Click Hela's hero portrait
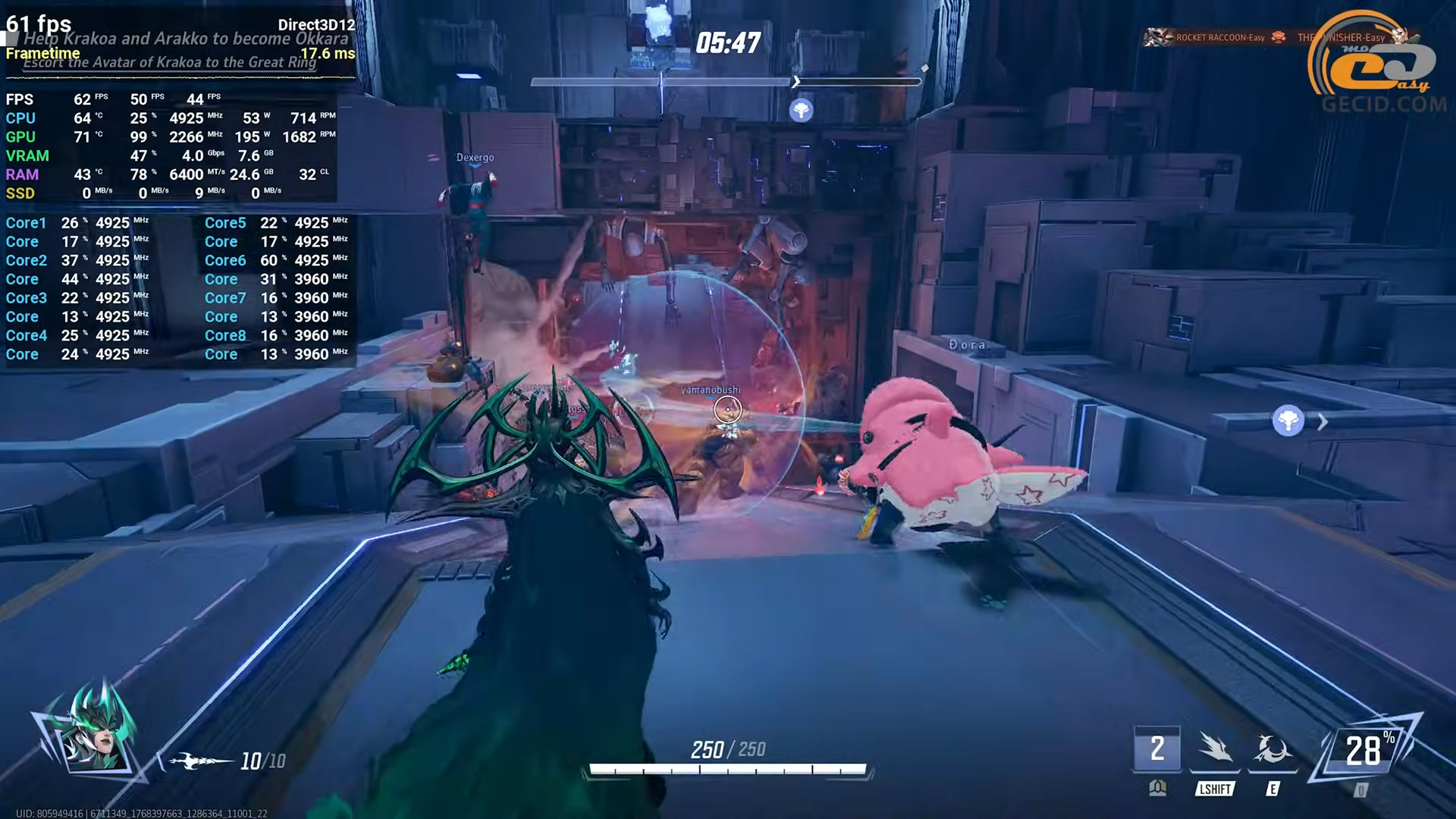This screenshot has width=1456, height=819. pyautogui.click(x=95, y=734)
